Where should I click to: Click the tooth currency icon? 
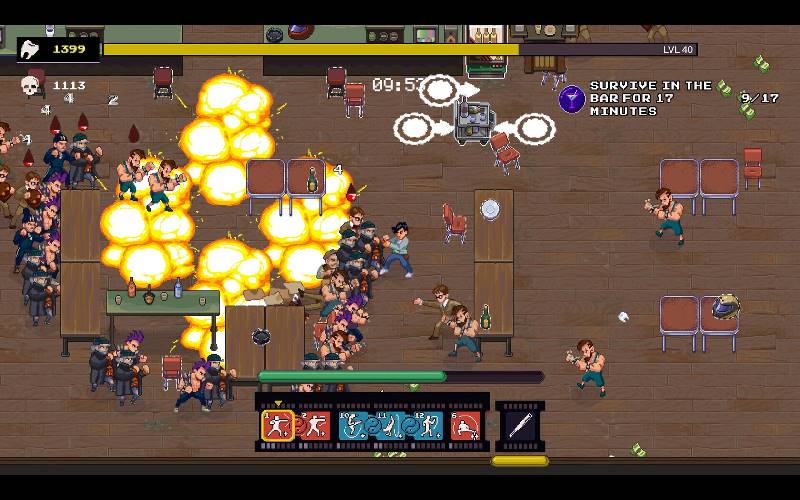(x=29, y=49)
